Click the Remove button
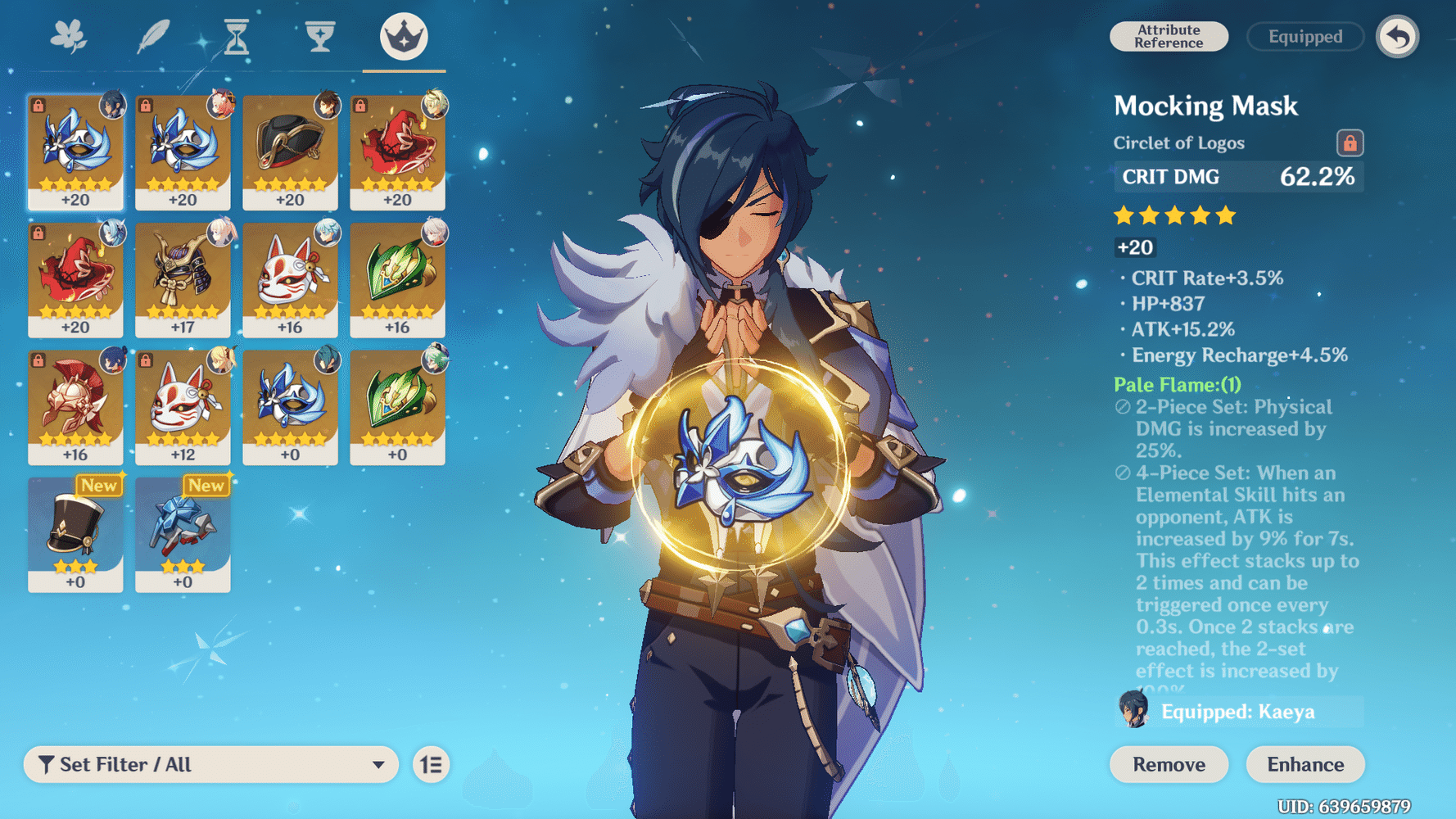The height and width of the screenshot is (819, 1456). tap(1169, 764)
